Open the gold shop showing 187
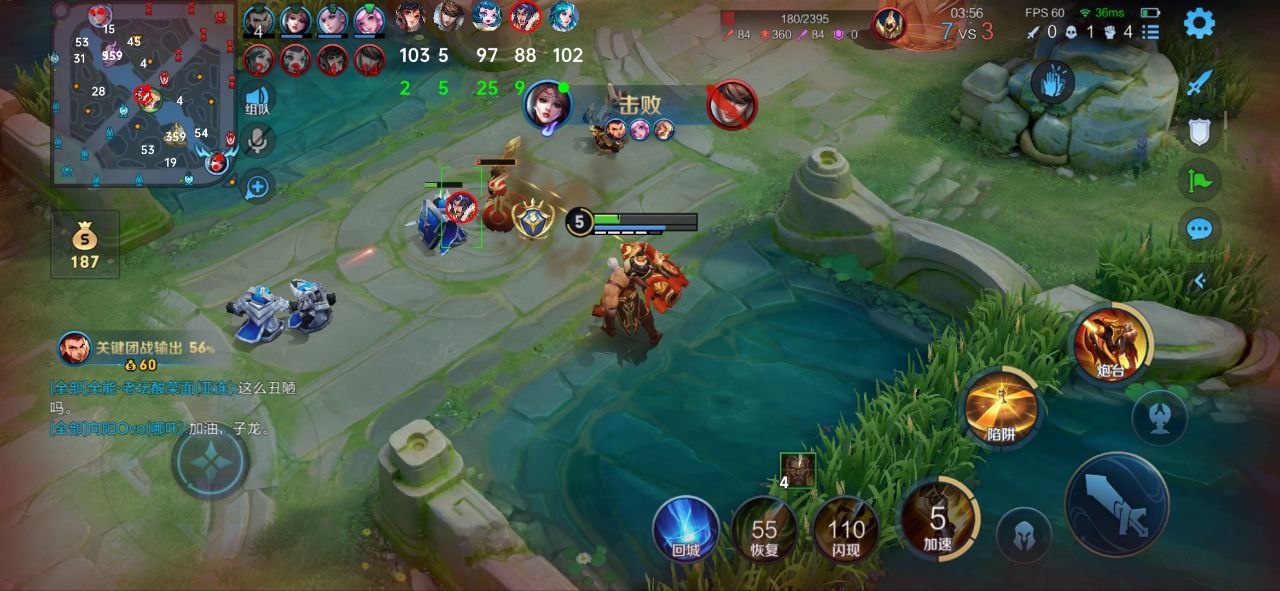This screenshot has height=591, width=1280. [85, 245]
